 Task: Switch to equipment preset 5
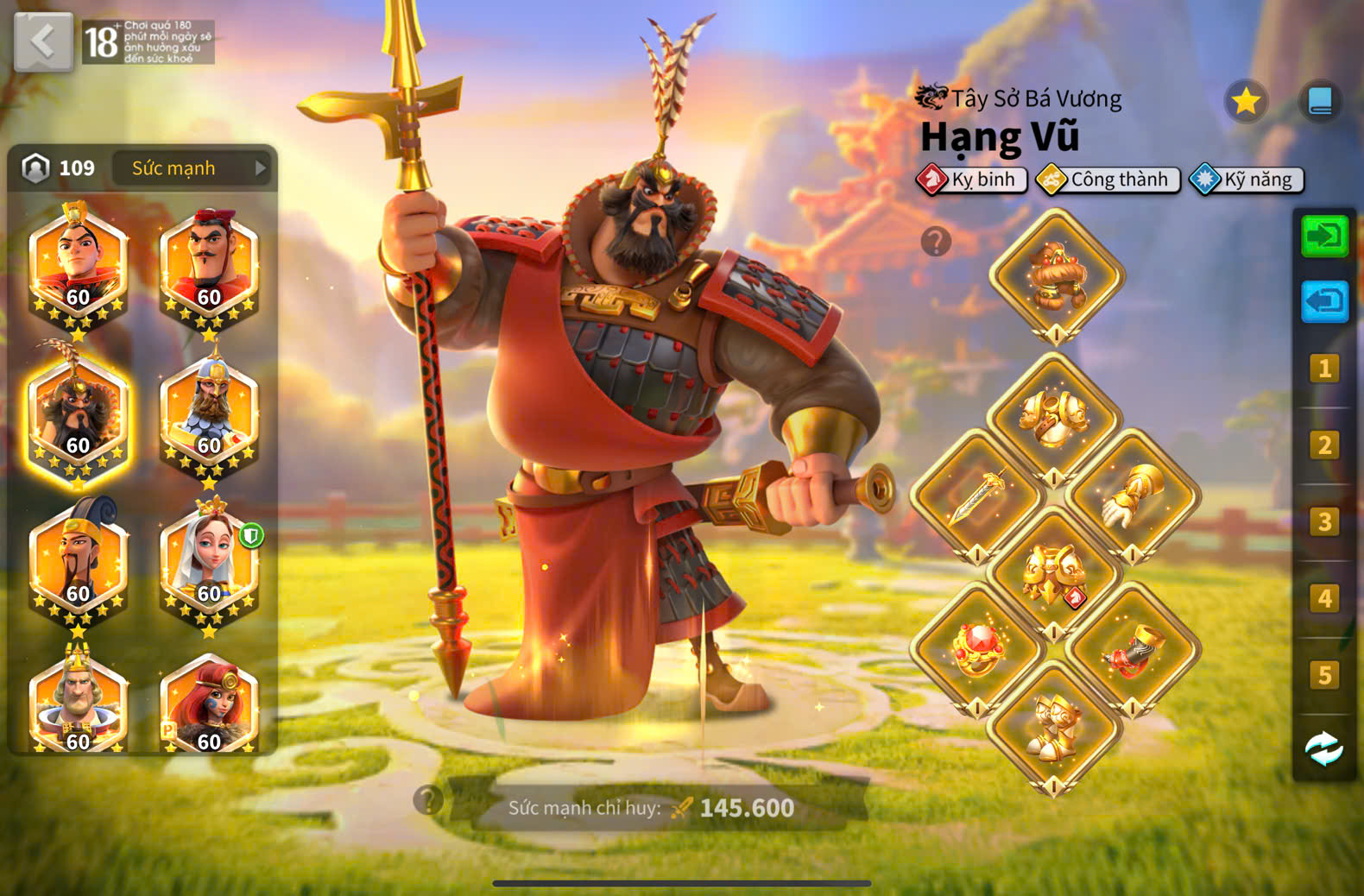[x=1324, y=675]
